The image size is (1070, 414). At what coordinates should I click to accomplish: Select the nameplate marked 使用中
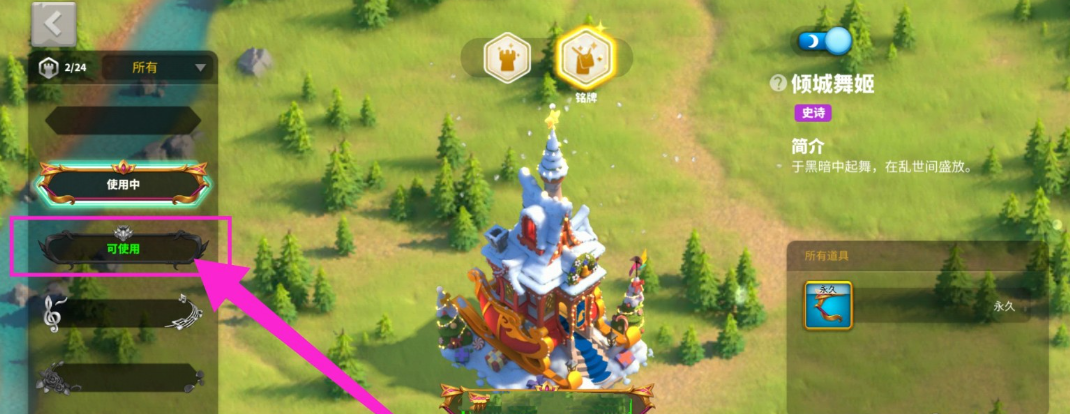coord(123,185)
